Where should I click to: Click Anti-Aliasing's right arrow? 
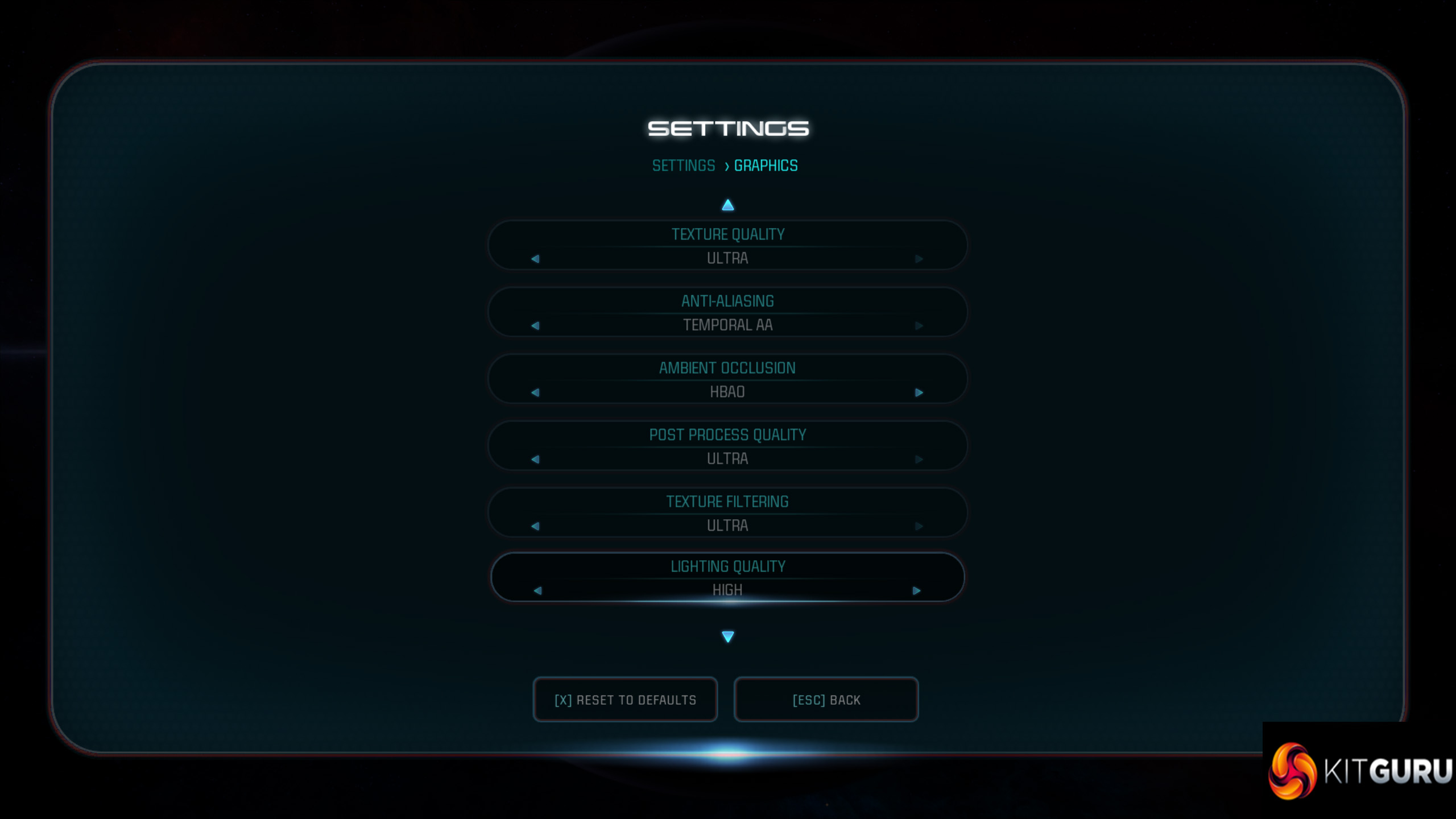pos(919,326)
